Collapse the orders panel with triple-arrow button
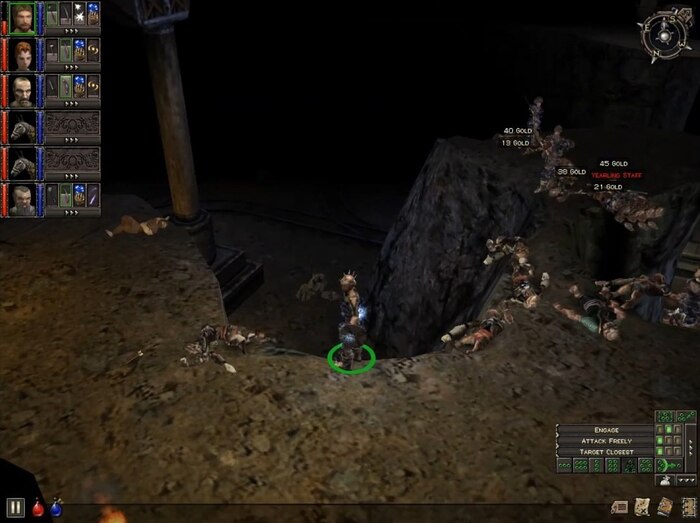 tap(687, 480)
